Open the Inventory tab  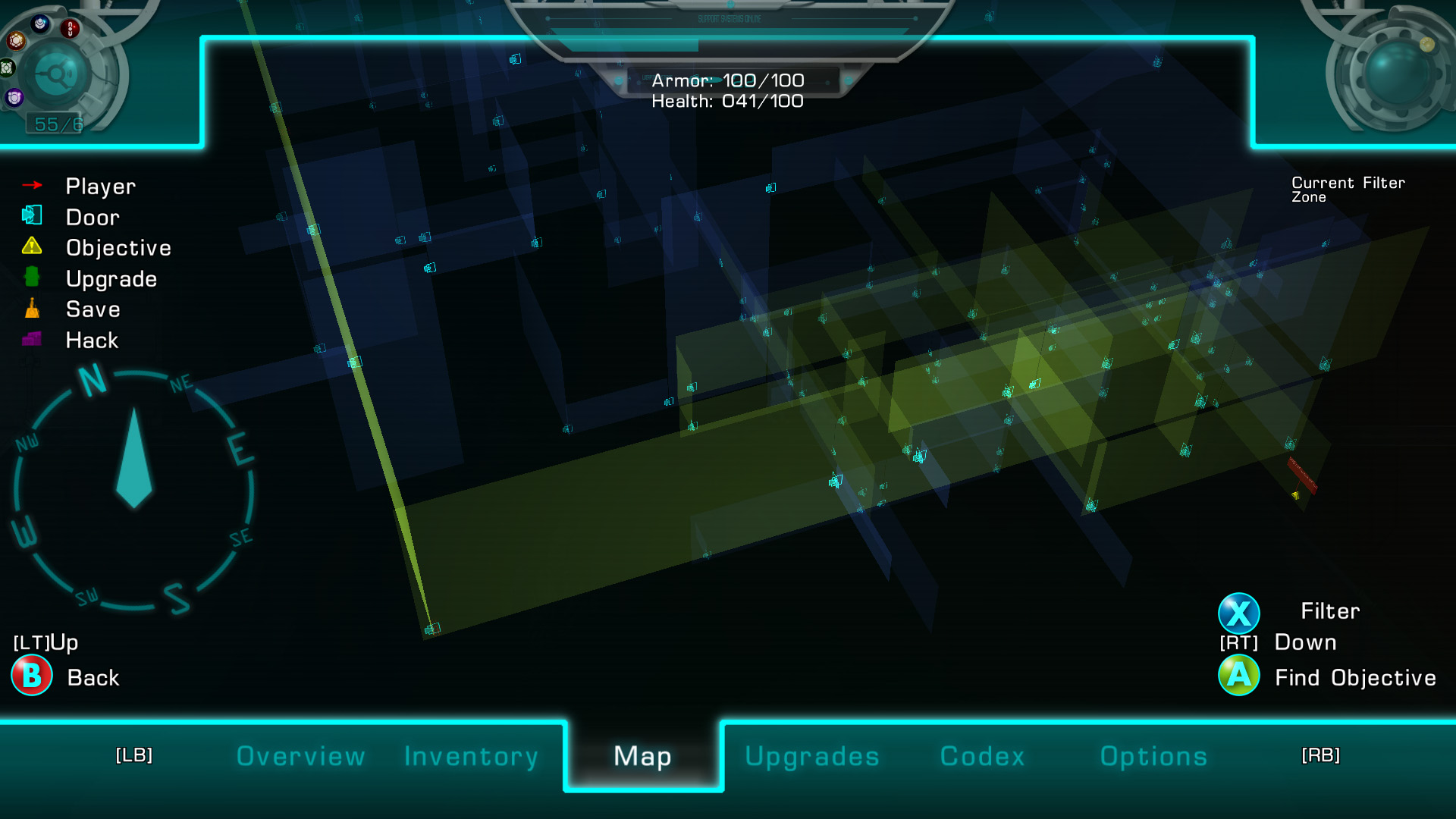click(x=471, y=756)
